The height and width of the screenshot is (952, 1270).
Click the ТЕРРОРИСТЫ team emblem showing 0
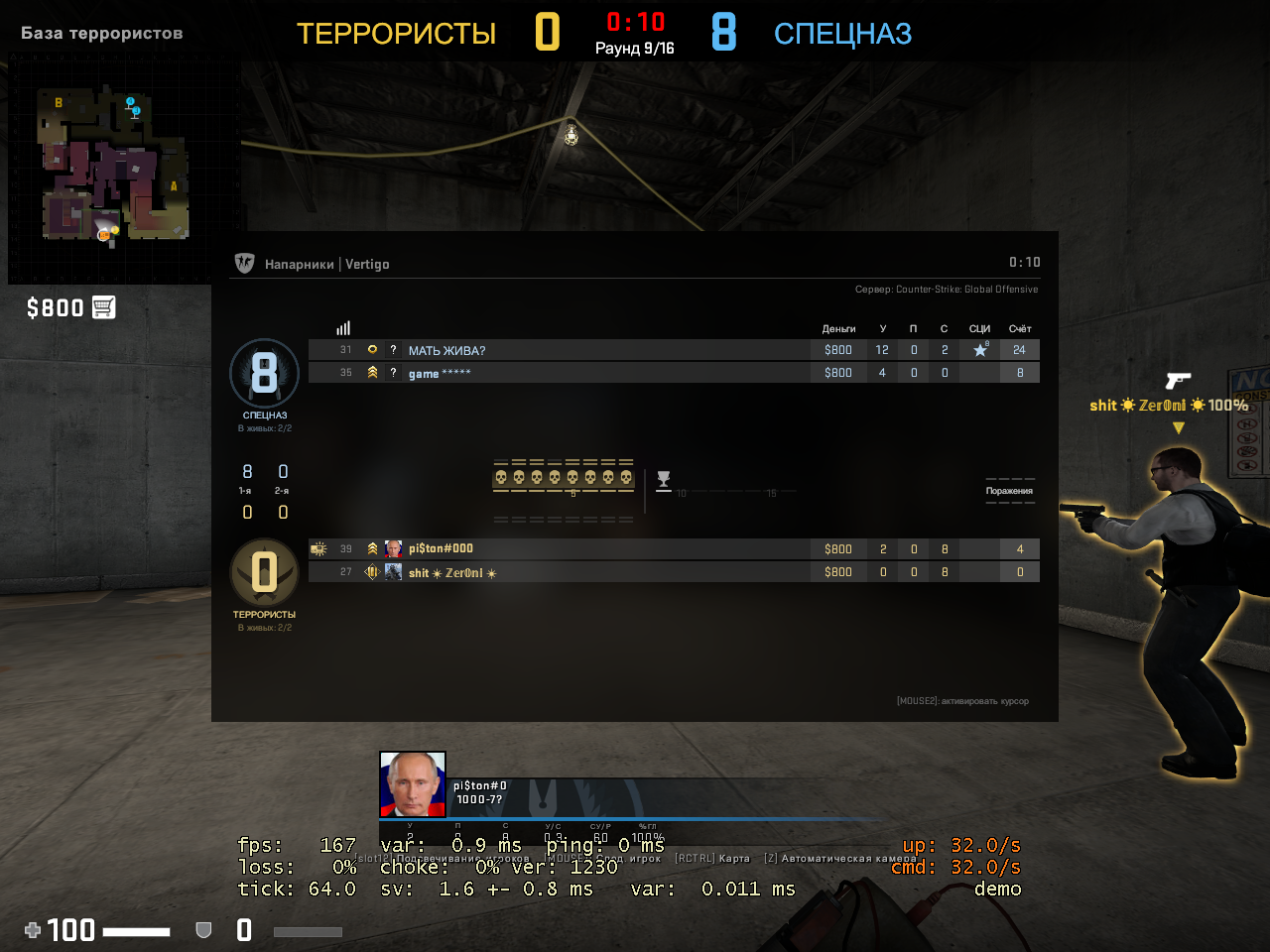[x=264, y=573]
